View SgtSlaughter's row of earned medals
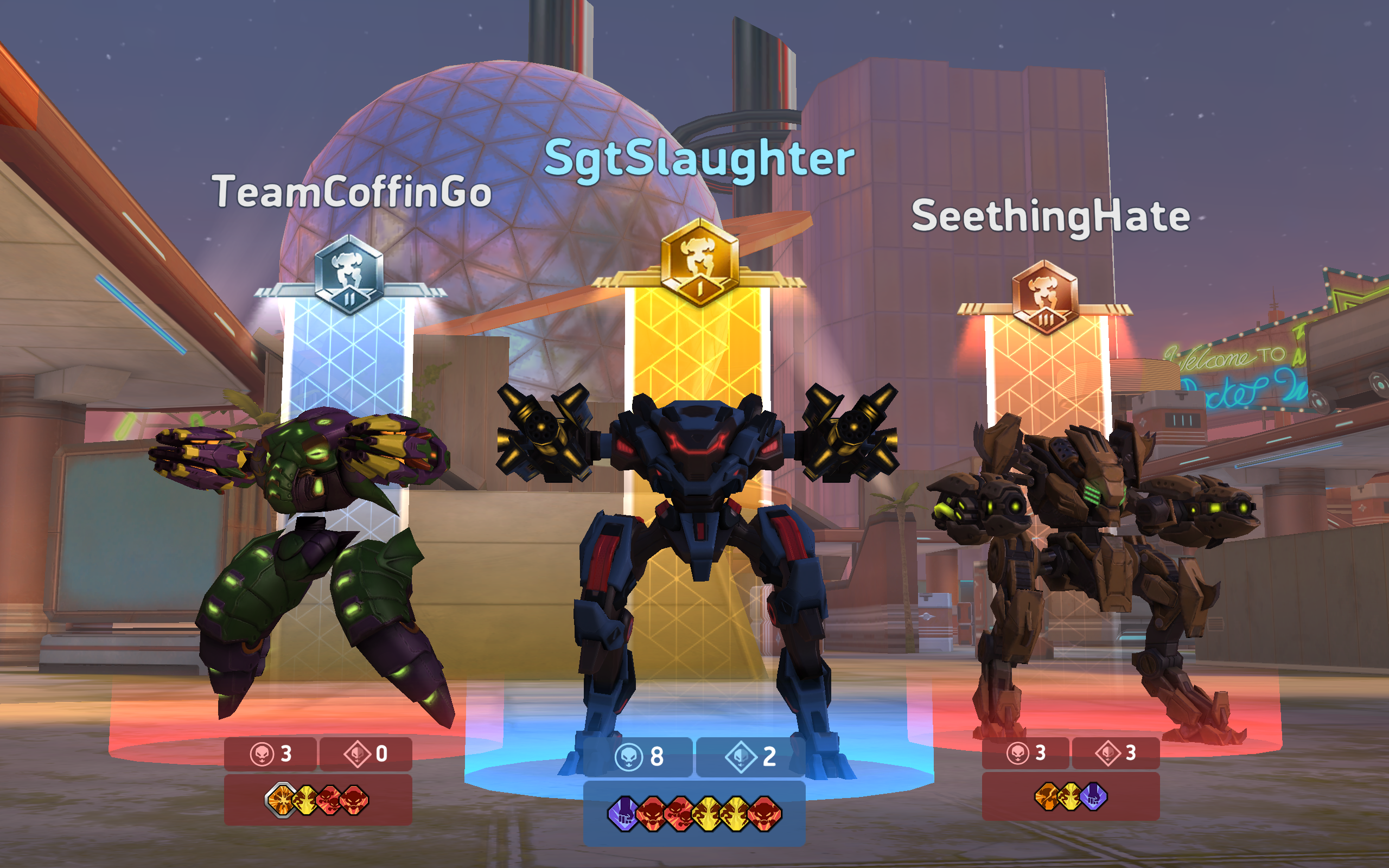 point(694,813)
